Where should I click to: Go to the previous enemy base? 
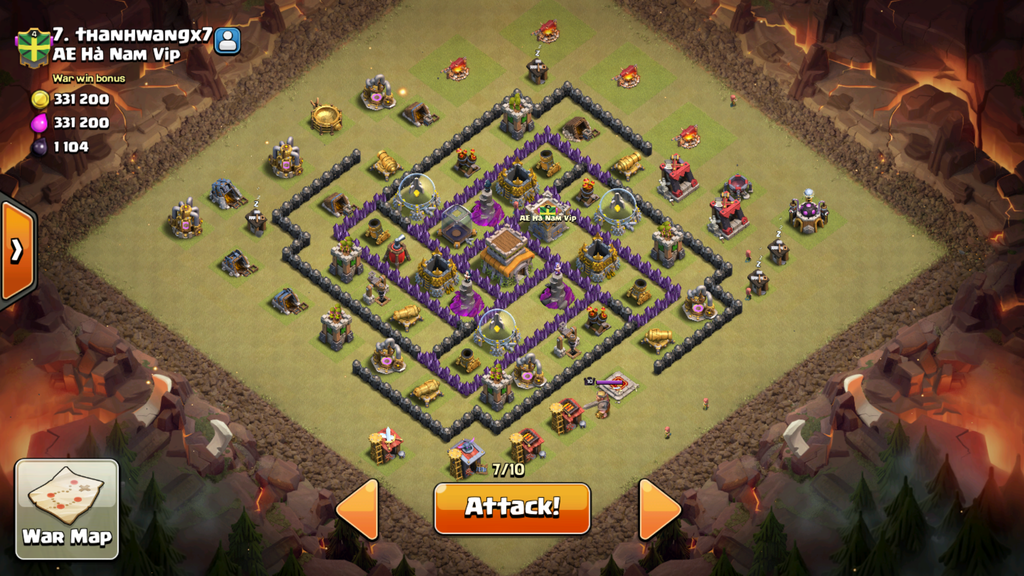(358, 509)
